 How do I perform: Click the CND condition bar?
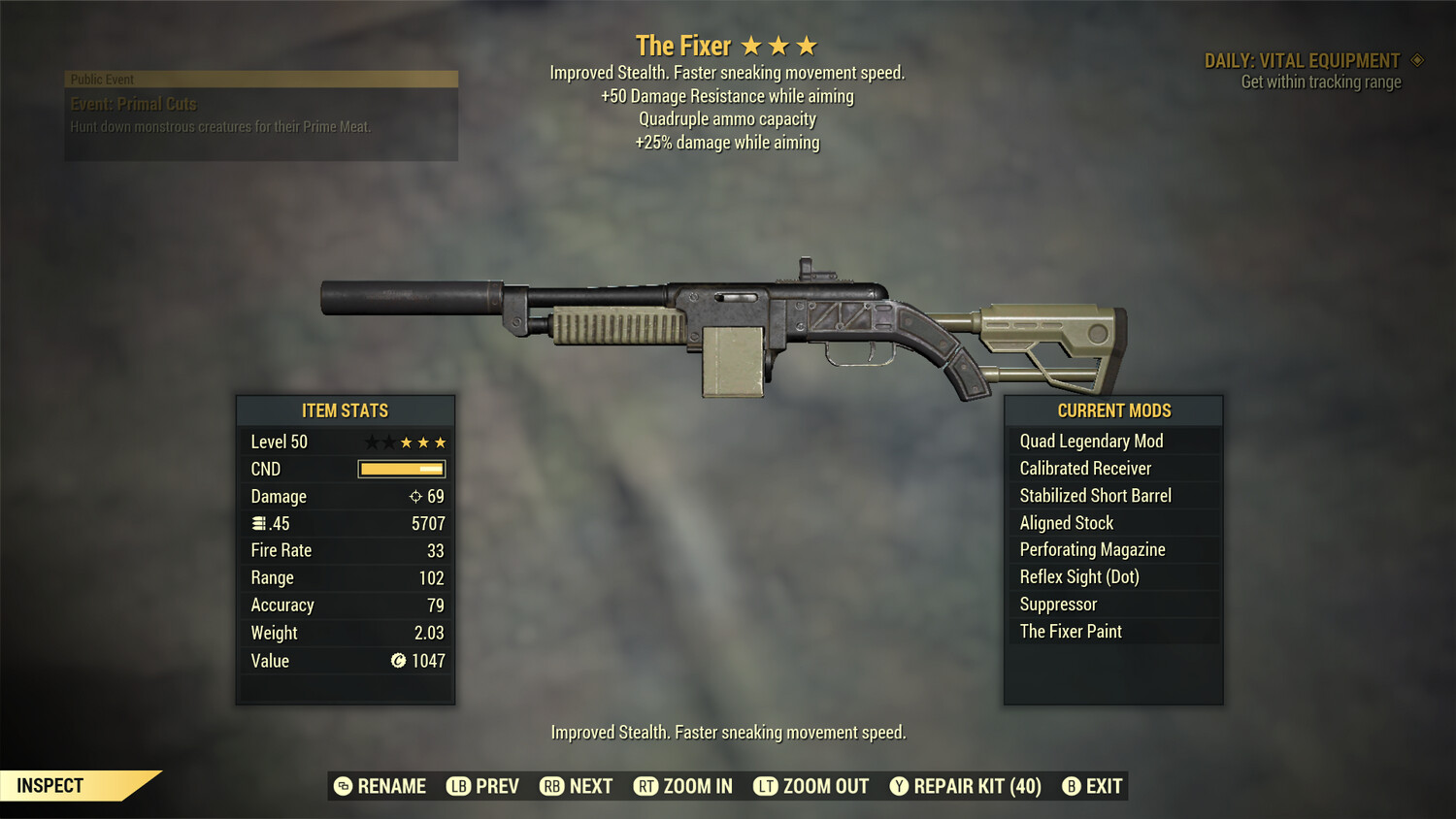click(x=401, y=469)
